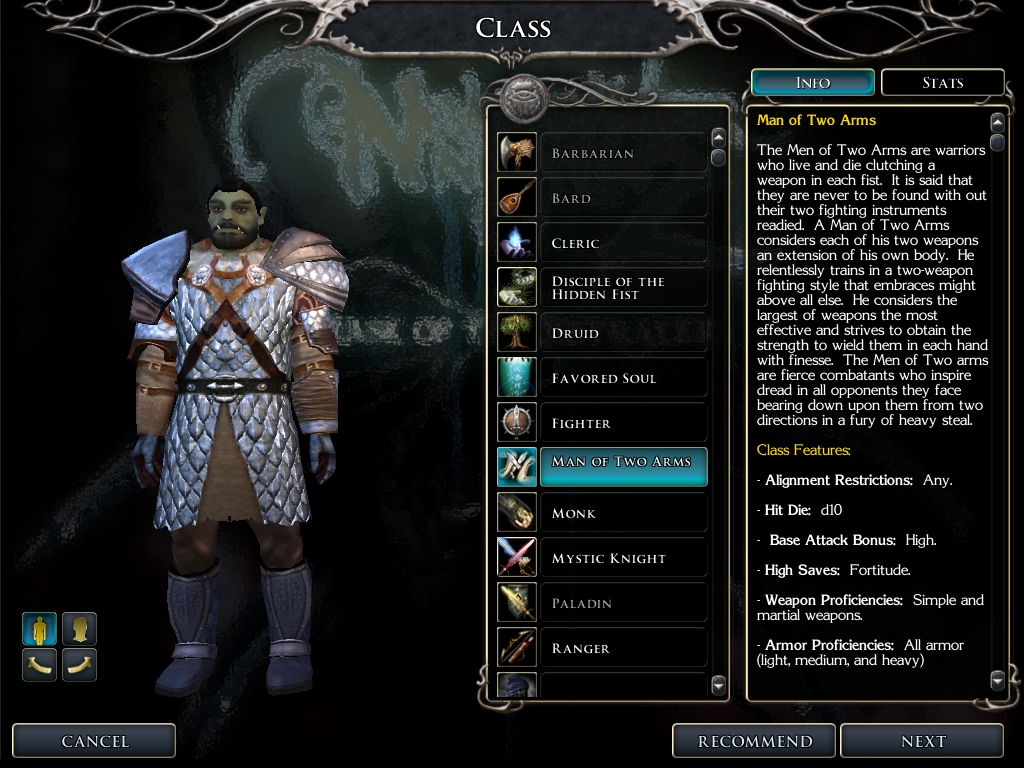Viewport: 1024px width, 768px height.
Task: Click the Recommend button
Action: click(755, 741)
